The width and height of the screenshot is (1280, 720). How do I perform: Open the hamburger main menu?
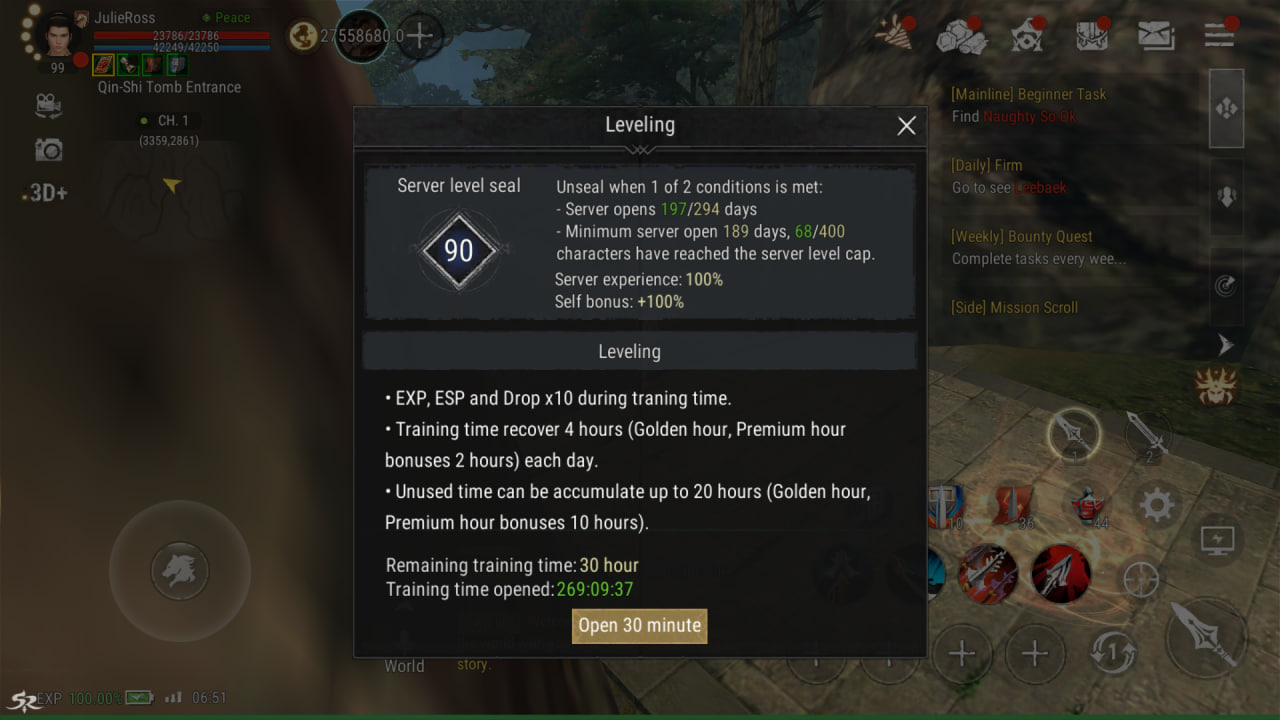[x=1219, y=36]
